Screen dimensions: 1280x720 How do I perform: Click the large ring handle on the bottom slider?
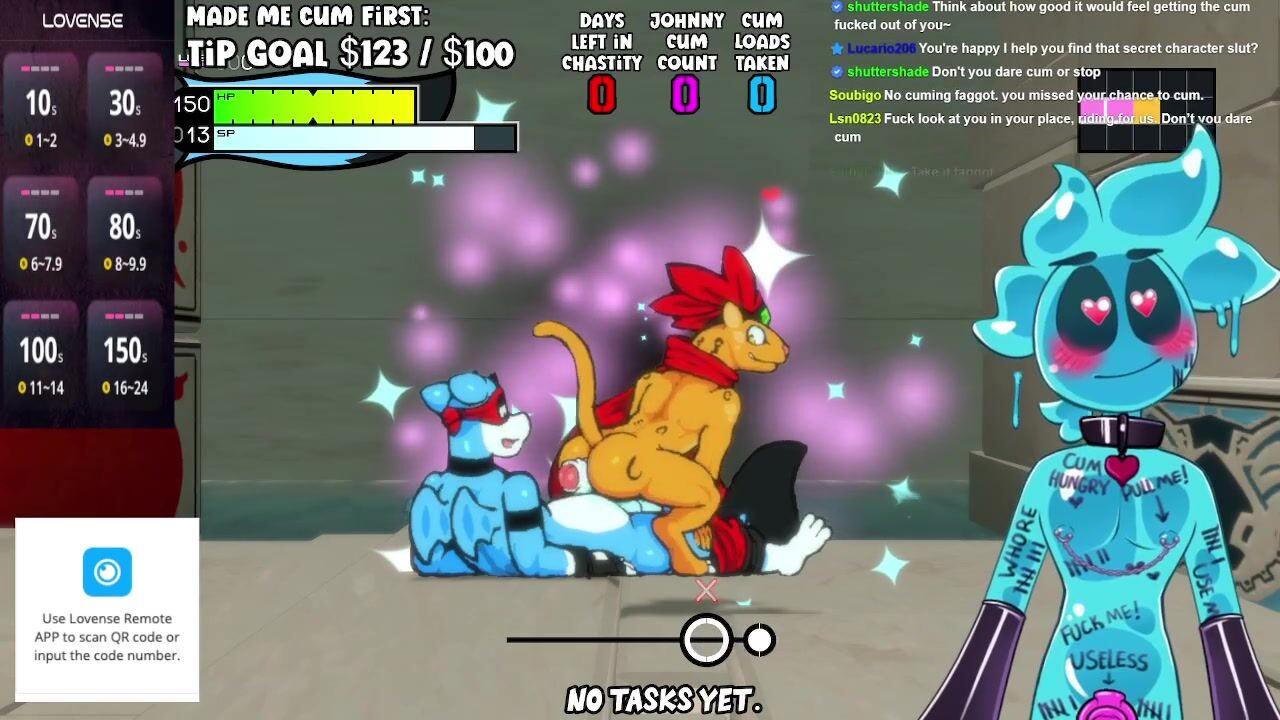tap(706, 640)
